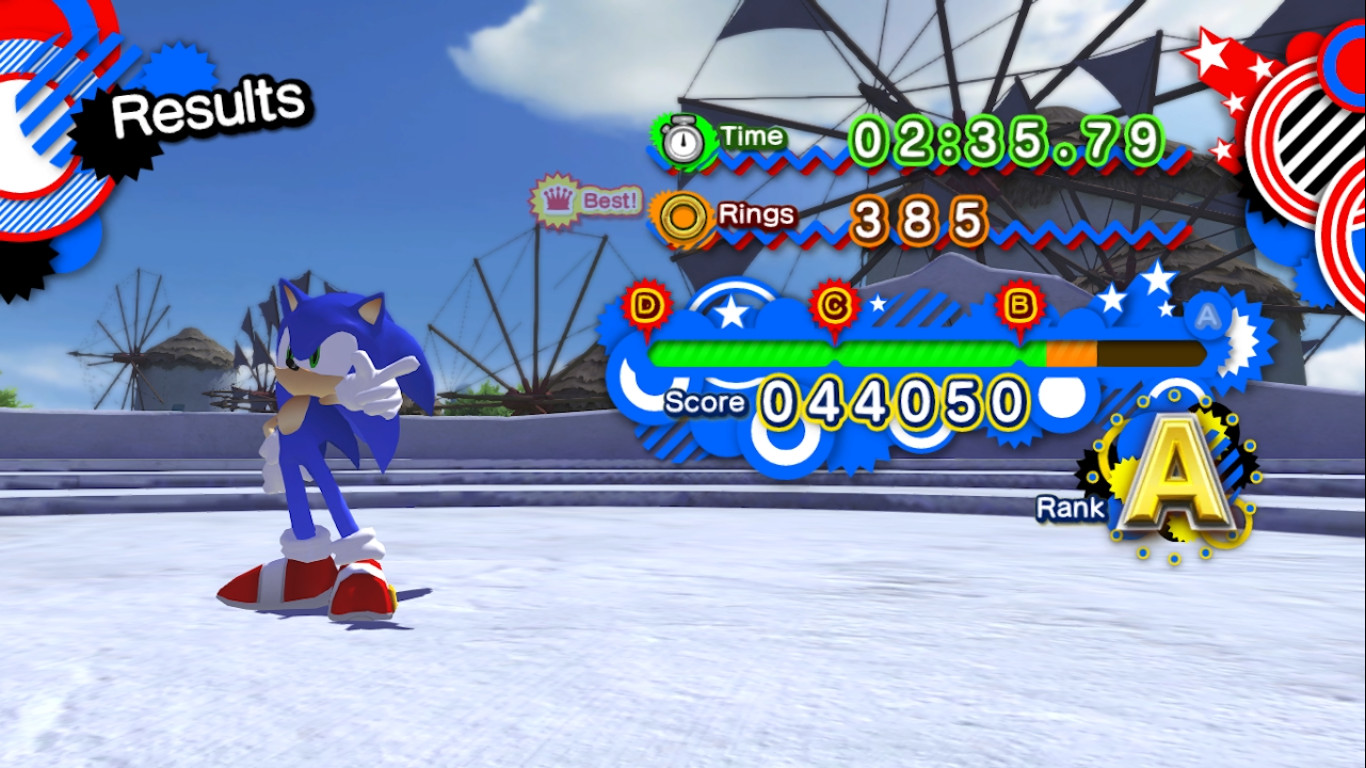
Task: Click the Rank text label
Action: pyautogui.click(x=1068, y=508)
